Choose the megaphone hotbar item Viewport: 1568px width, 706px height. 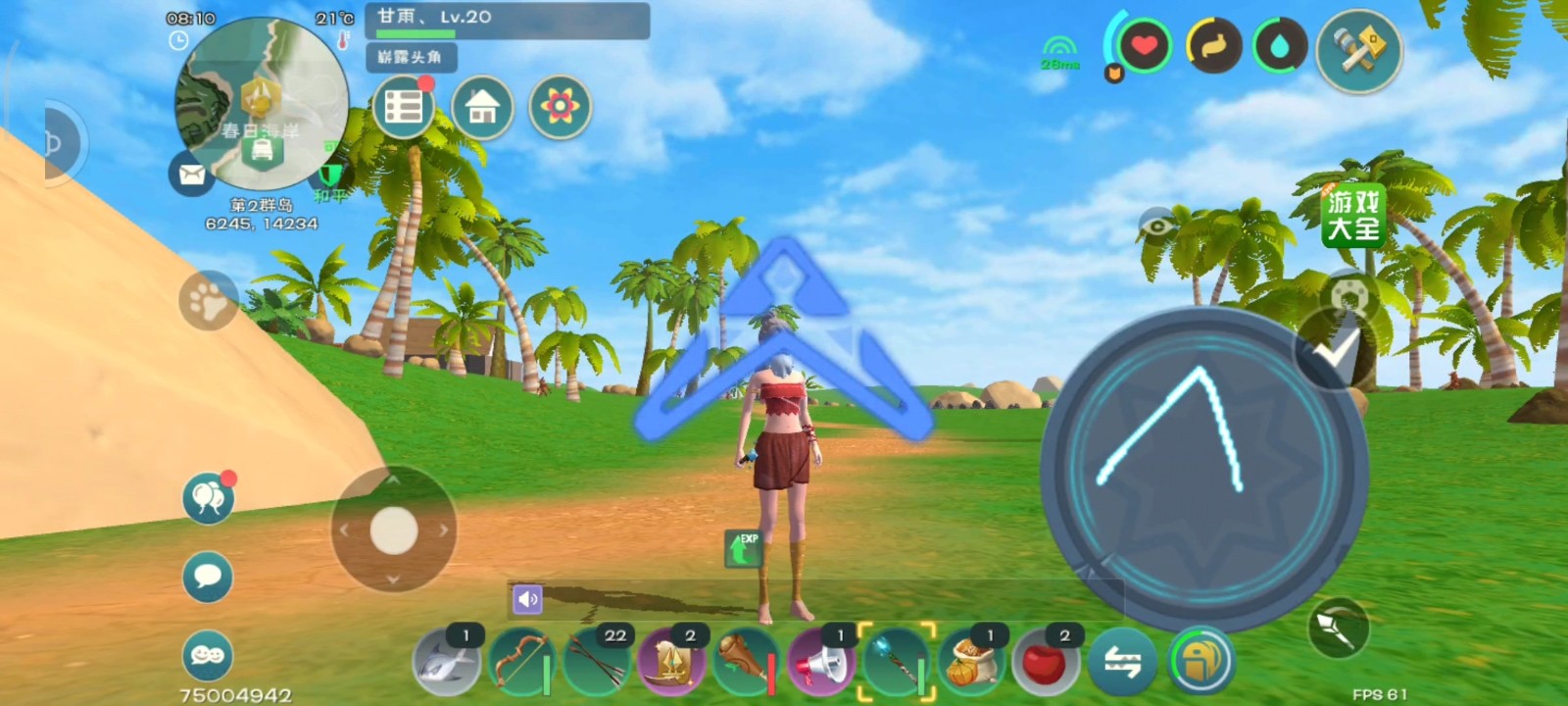coord(821,664)
